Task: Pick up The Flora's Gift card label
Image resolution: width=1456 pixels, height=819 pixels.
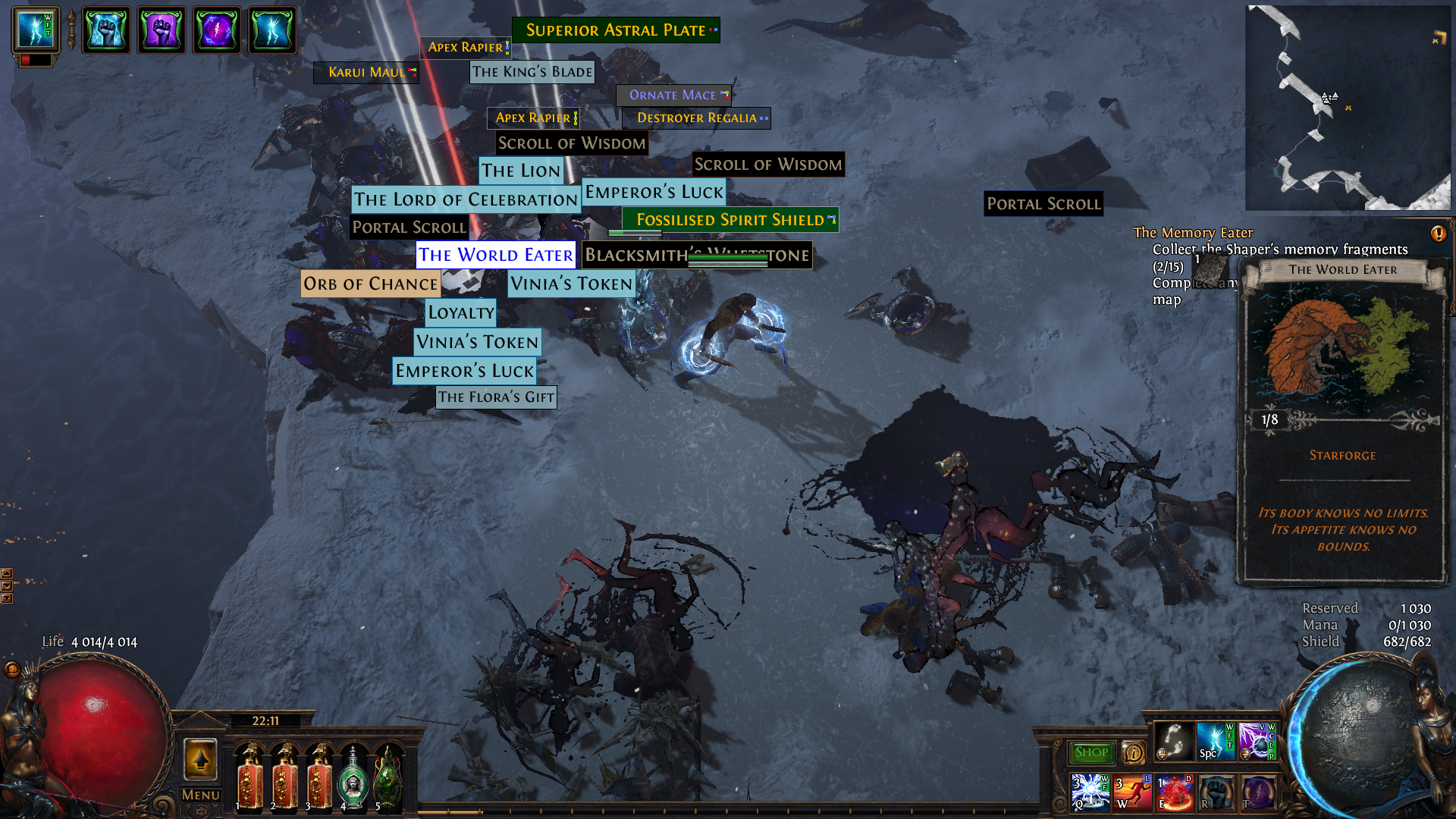Action: coord(496,397)
